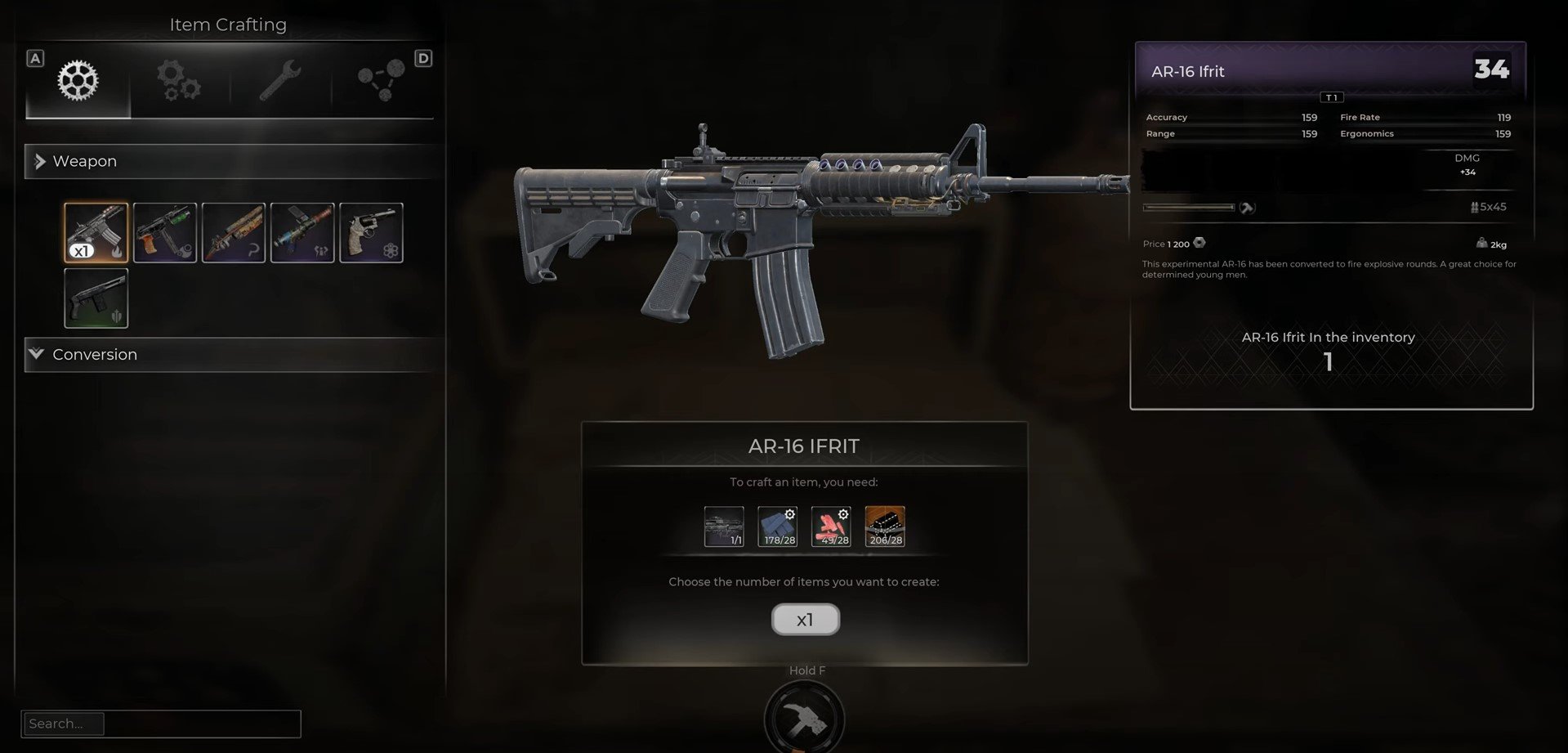Focus the Search field
This screenshot has height=753, width=1568.
[161, 724]
